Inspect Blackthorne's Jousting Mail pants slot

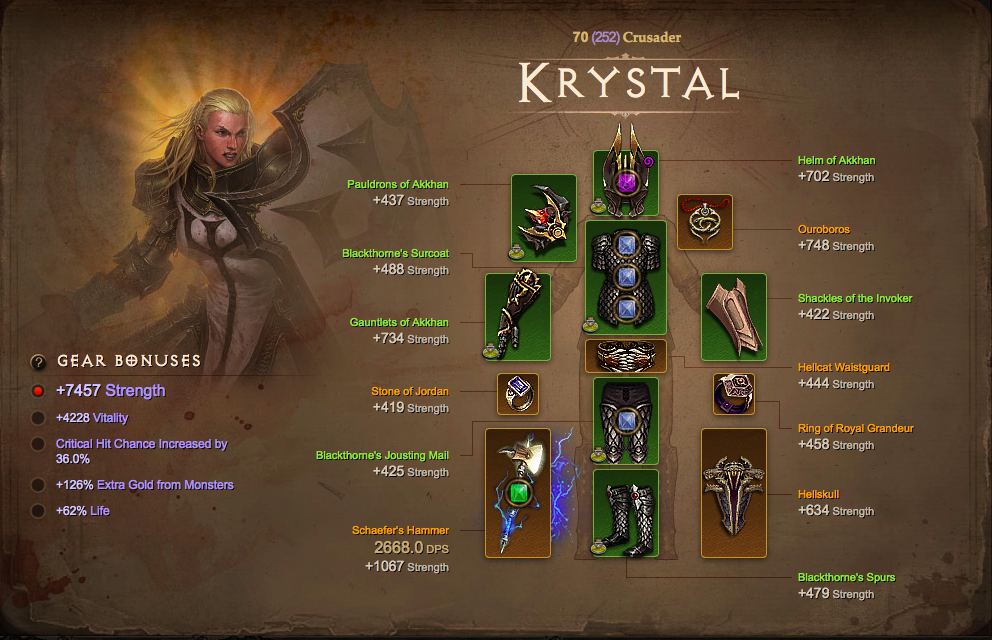626,420
